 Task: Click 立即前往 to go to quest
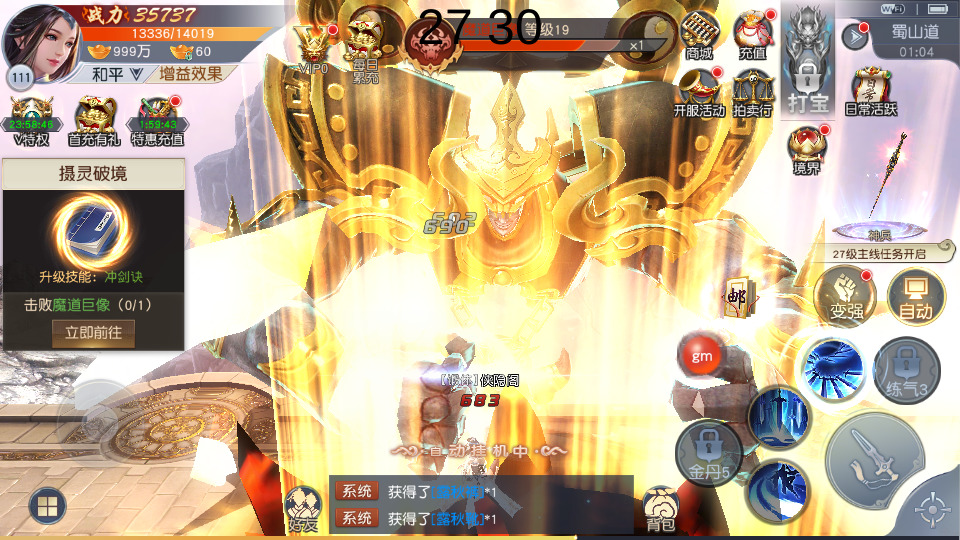[x=93, y=333]
